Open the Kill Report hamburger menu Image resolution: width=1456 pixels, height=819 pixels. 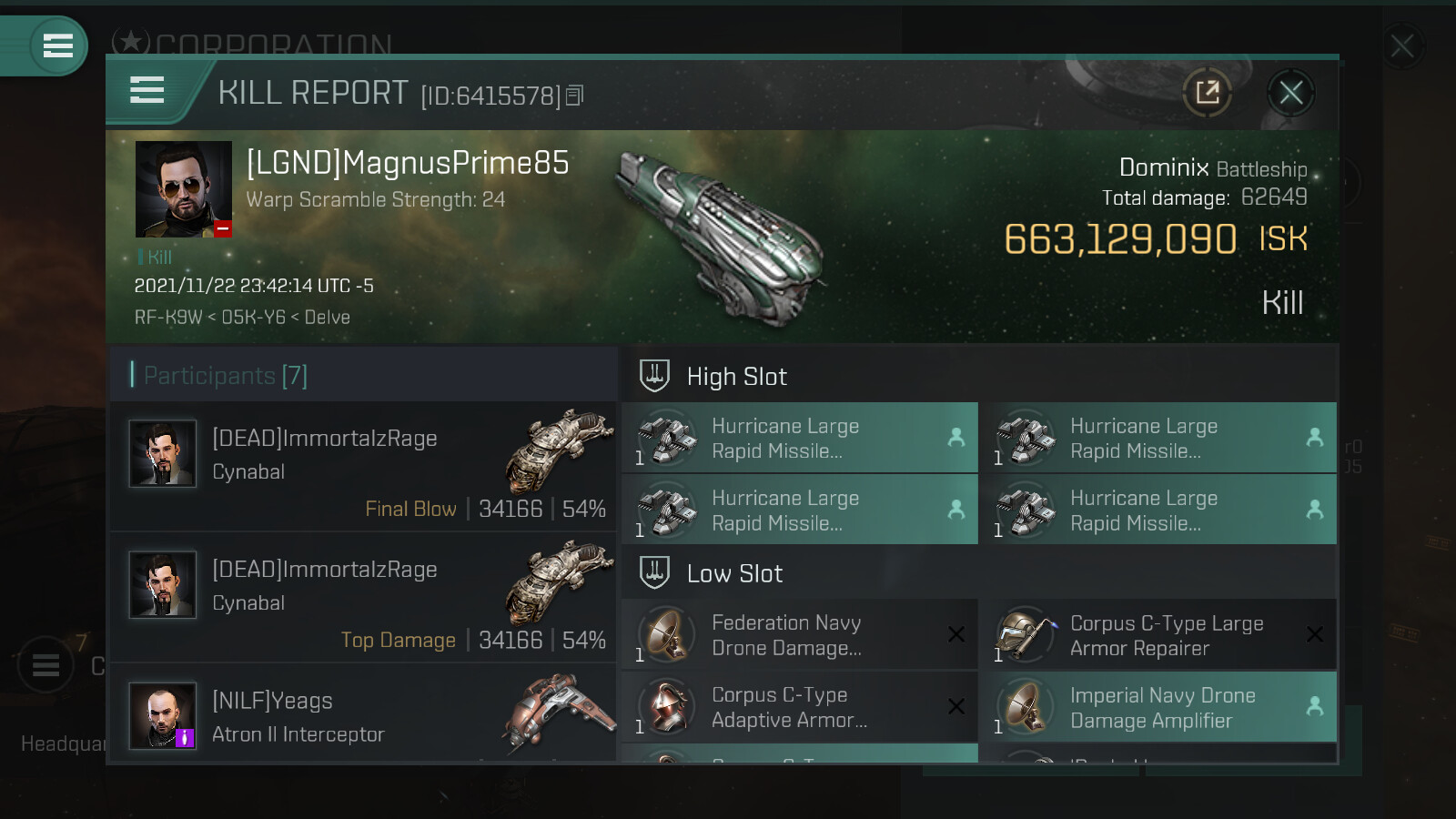tap(147, 90)
